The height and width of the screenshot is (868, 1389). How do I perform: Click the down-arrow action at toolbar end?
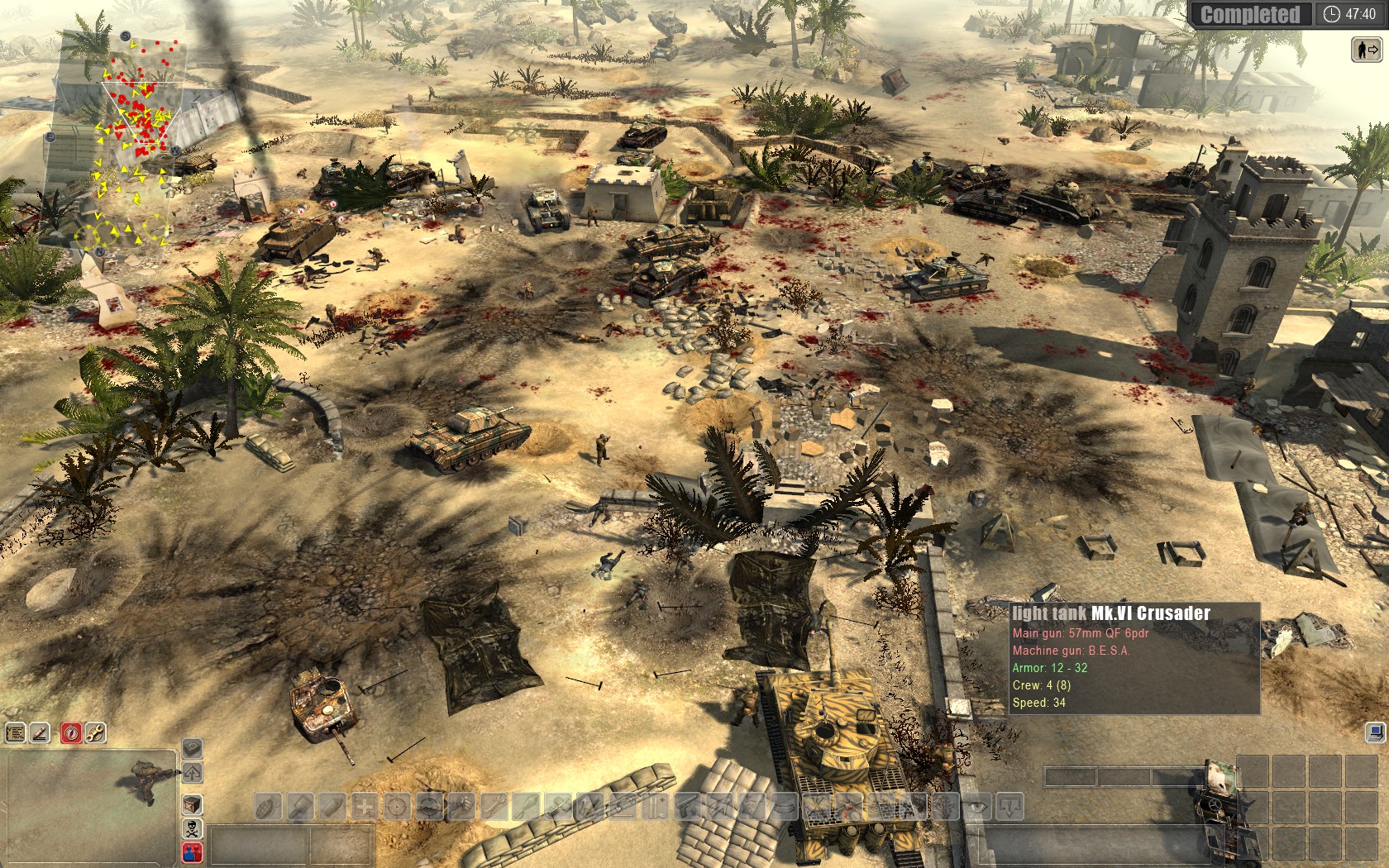1011,806
